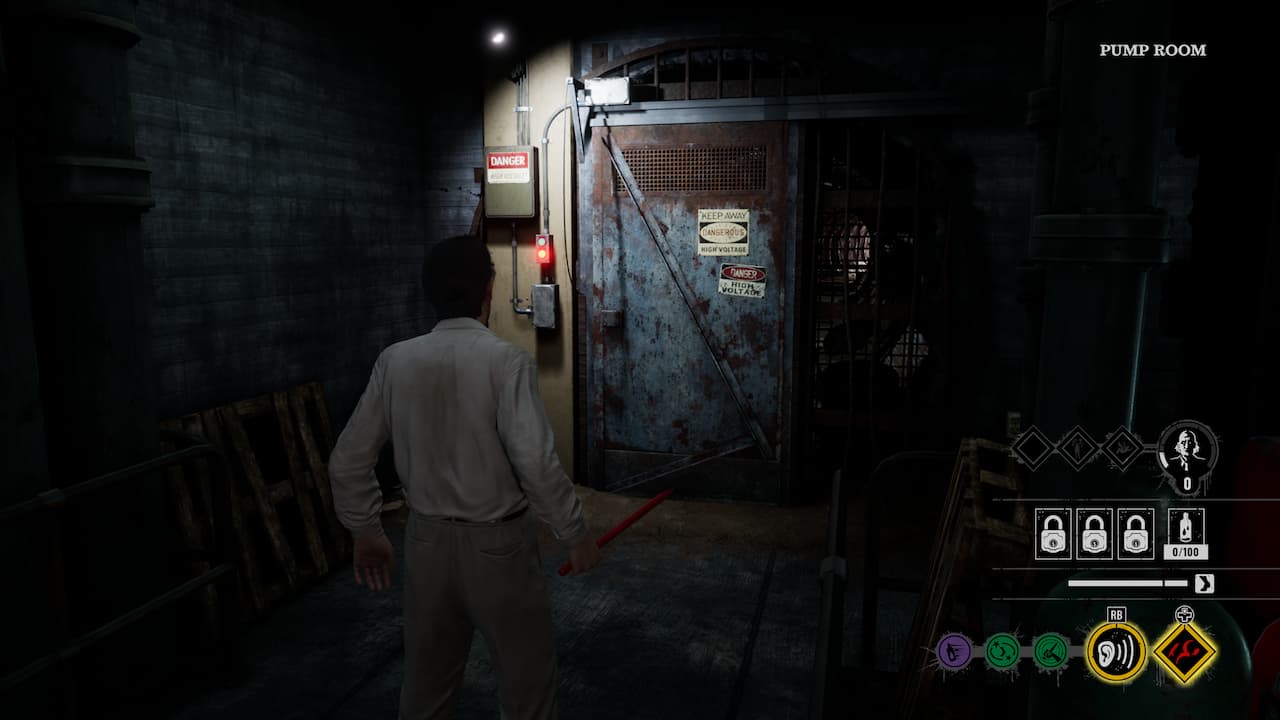
Task: Click the diamond slot with falling figure
Action: point(1121,448)
